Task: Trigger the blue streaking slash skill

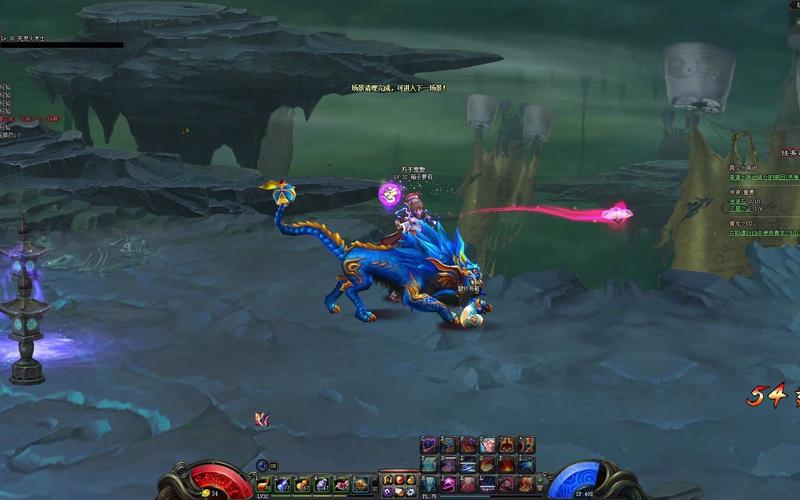Action: pos(467,465)
